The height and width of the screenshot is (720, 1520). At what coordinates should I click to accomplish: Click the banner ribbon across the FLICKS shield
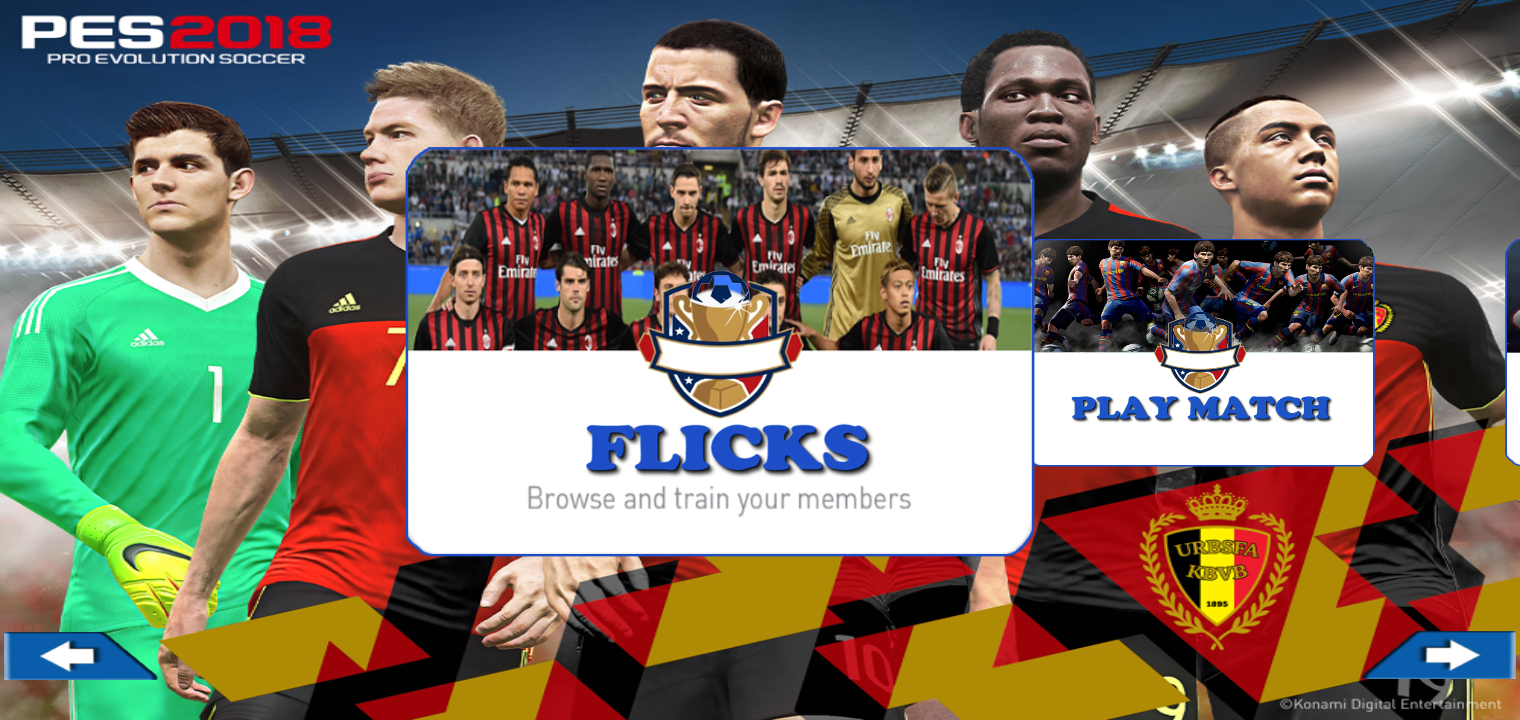point(719,352)
